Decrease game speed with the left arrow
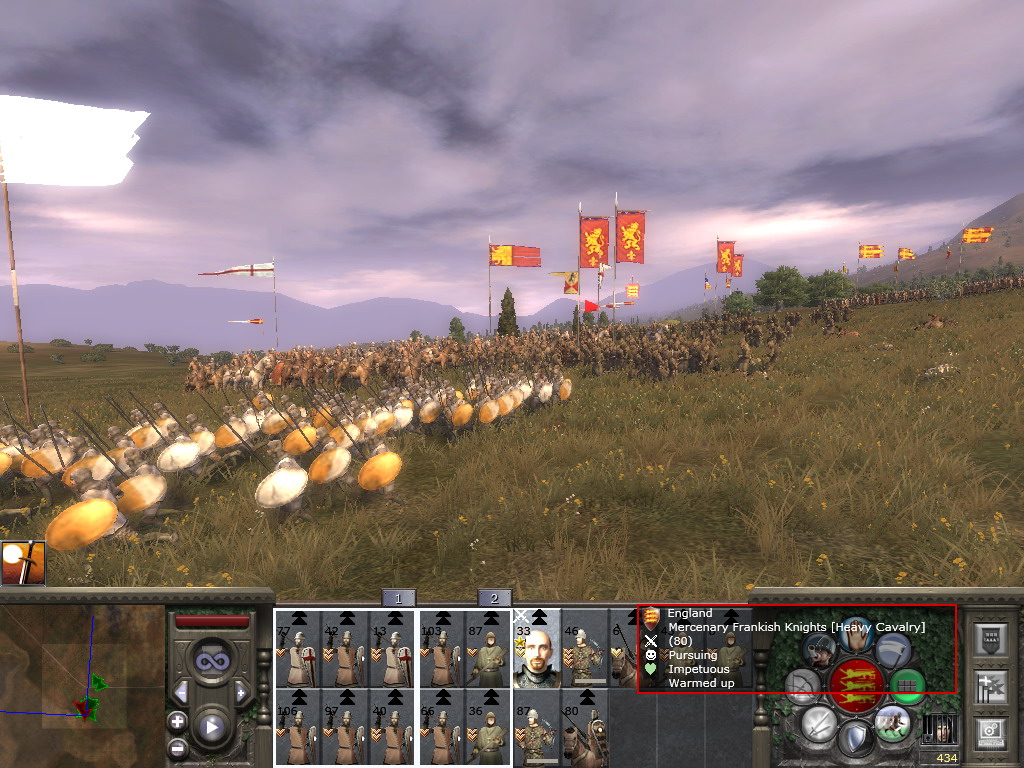This screenshot has width=1024, height=768. 181,692
